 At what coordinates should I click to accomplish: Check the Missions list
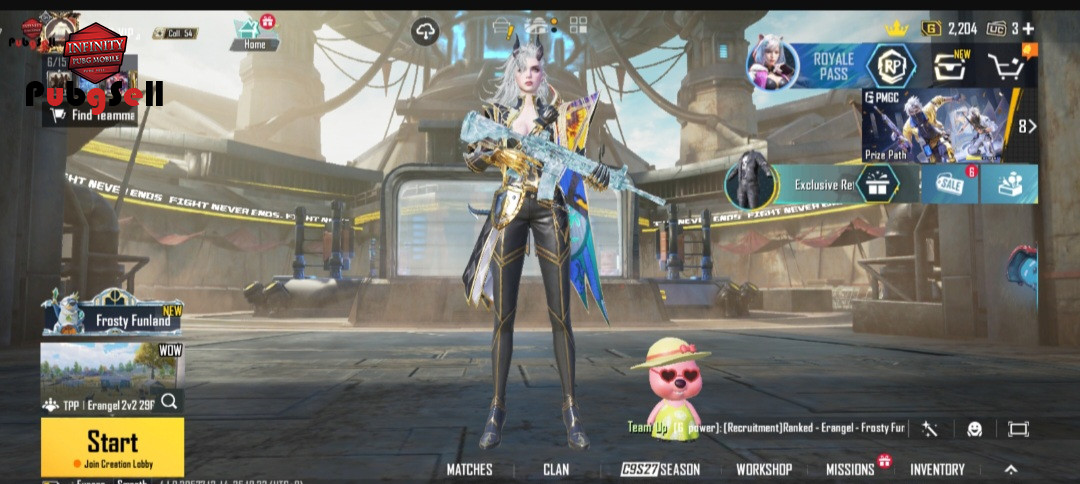click(x=850, y=469)
